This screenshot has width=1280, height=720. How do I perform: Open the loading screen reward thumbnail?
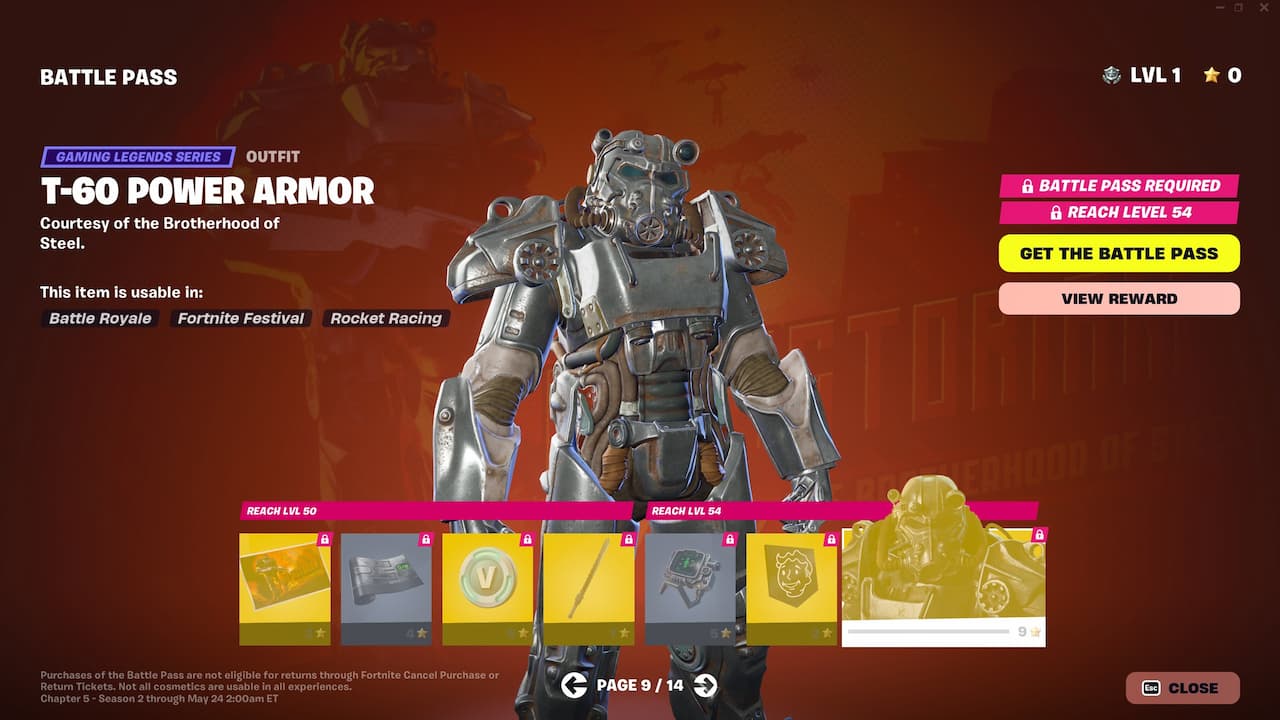pos(284,580)
